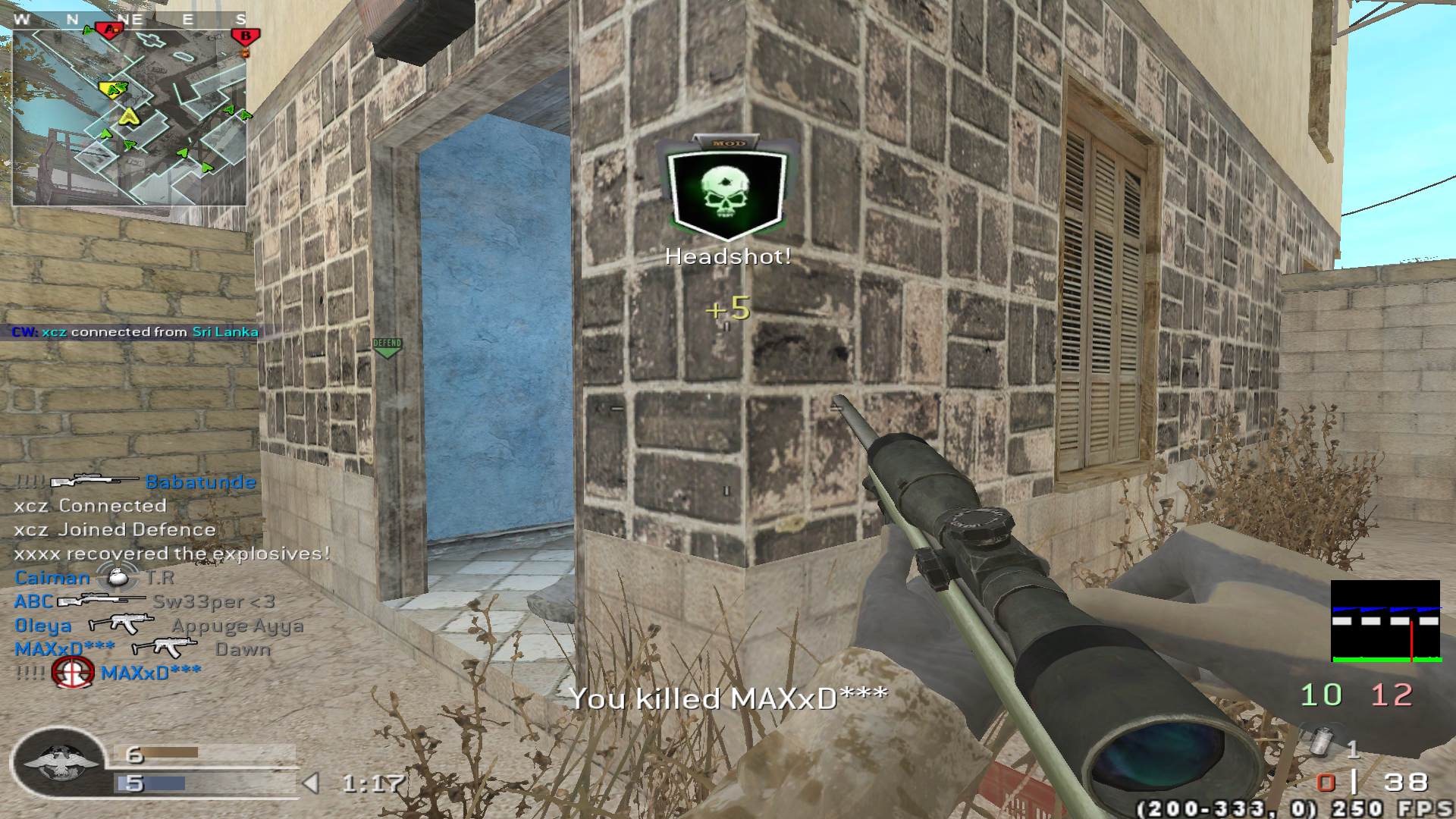Image resolution: width=1456 pixels, height=819 pixels.
Task: Select the grenade icon above ammo count
Action: click(x=1320, y=742)
